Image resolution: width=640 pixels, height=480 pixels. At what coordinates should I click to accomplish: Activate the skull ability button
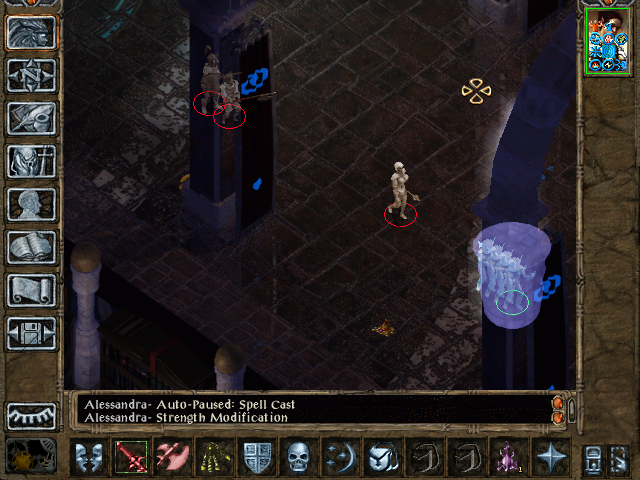tap(298, 457)
